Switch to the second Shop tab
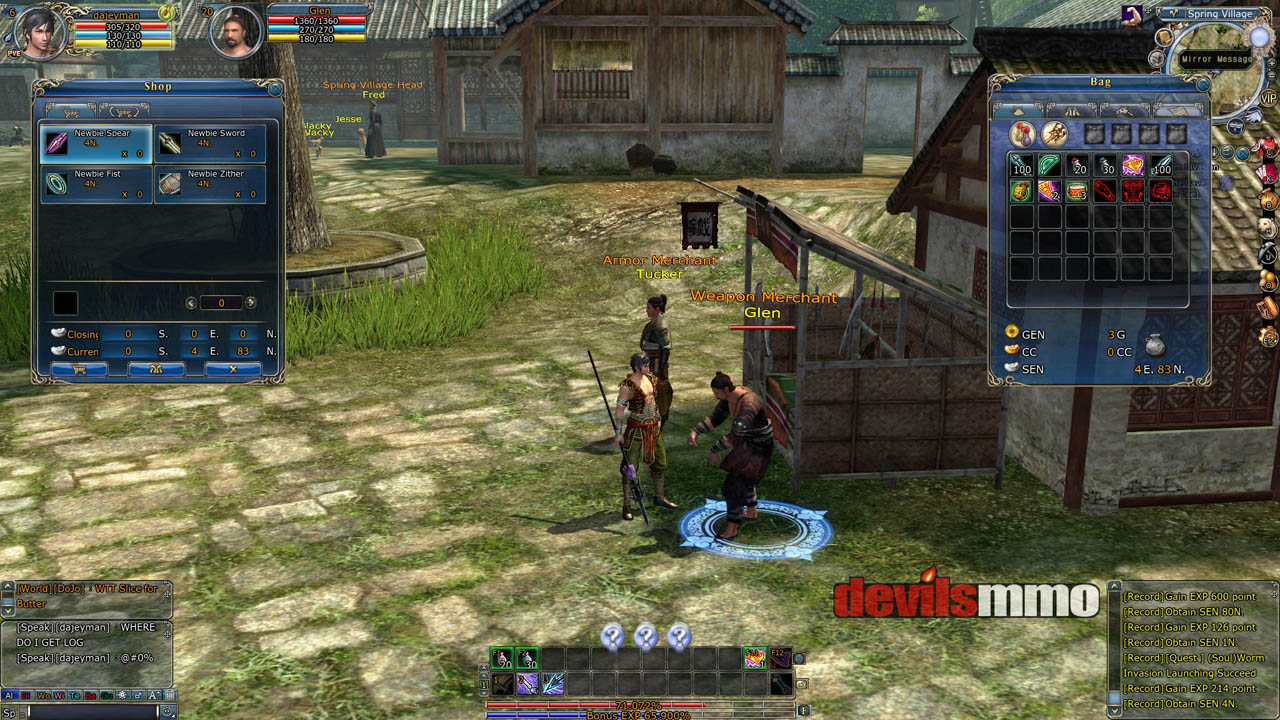 [x=125, y=110]
